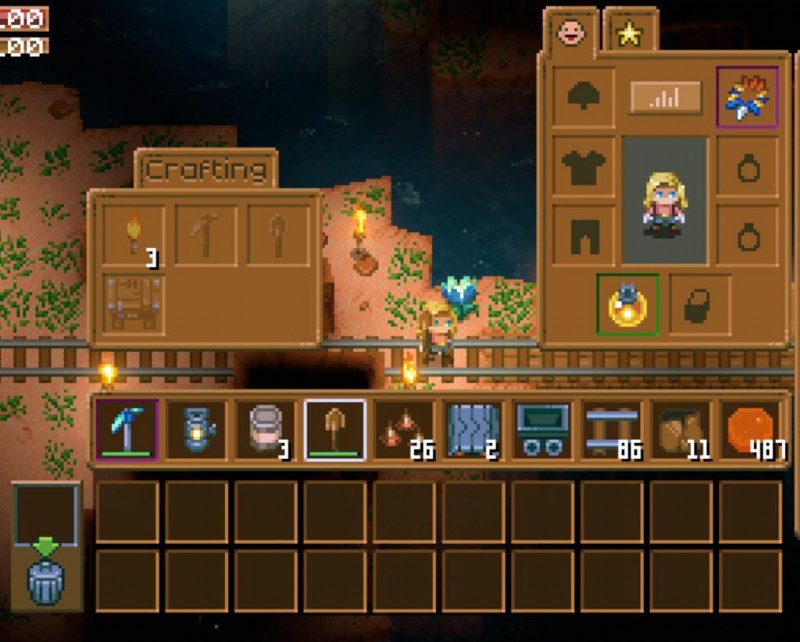Choose the shovel recipe in Crafting
Viewport: 800px width, 642px height.
[280, 237]
